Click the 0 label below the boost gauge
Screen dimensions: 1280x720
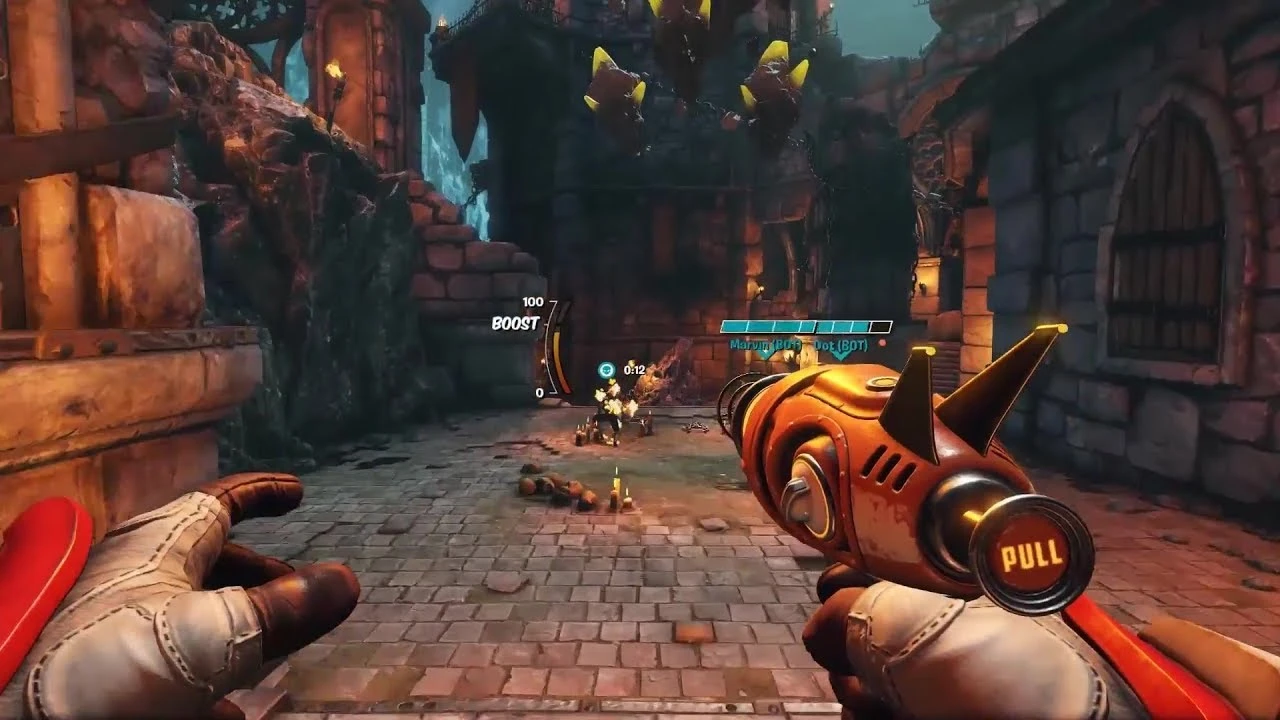541,392
